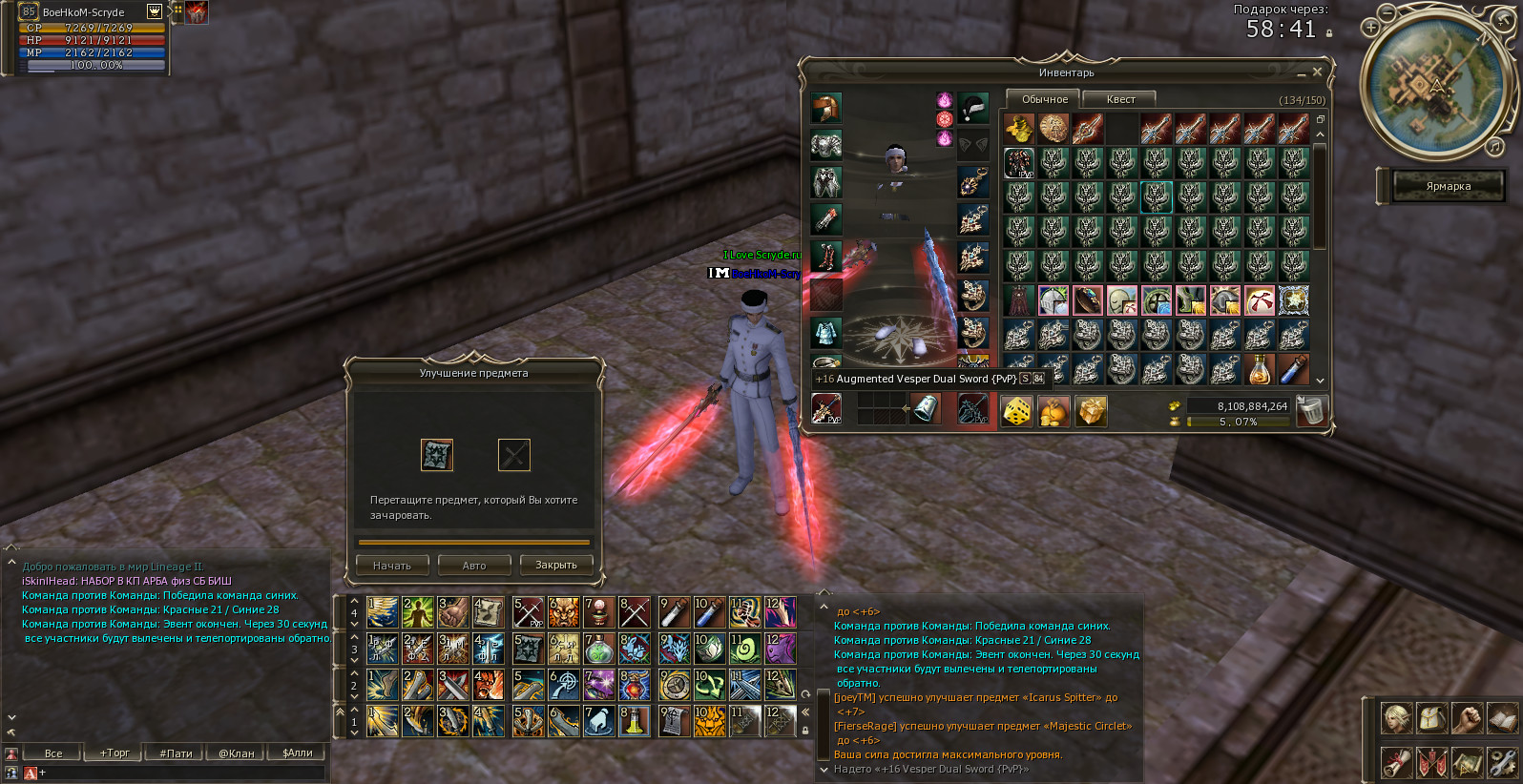
Task: Start auto-enchant with the Авто button
Action: pos(474,566)
